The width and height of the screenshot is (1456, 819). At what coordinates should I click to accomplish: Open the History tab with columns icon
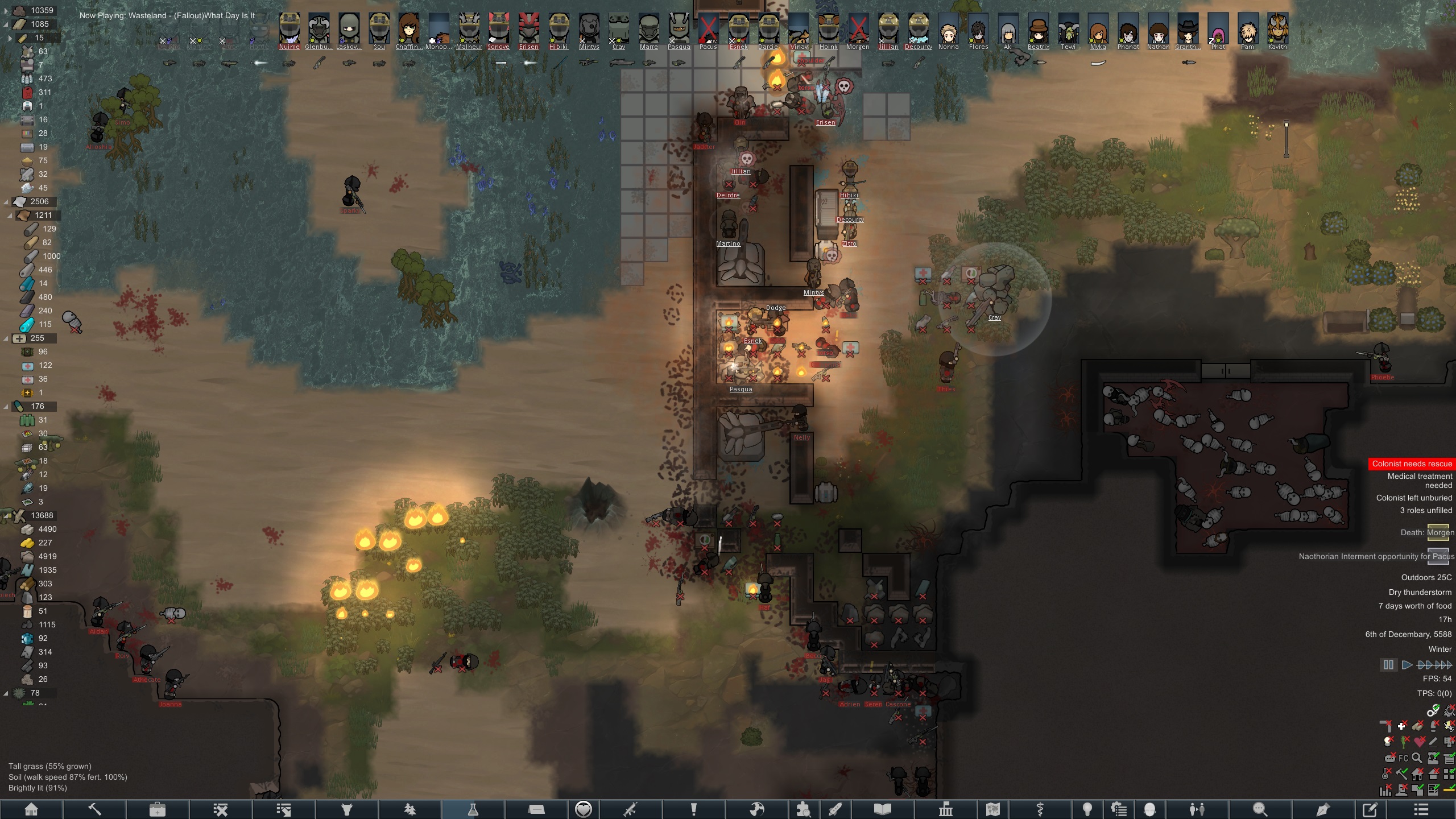tap(946, 809)
